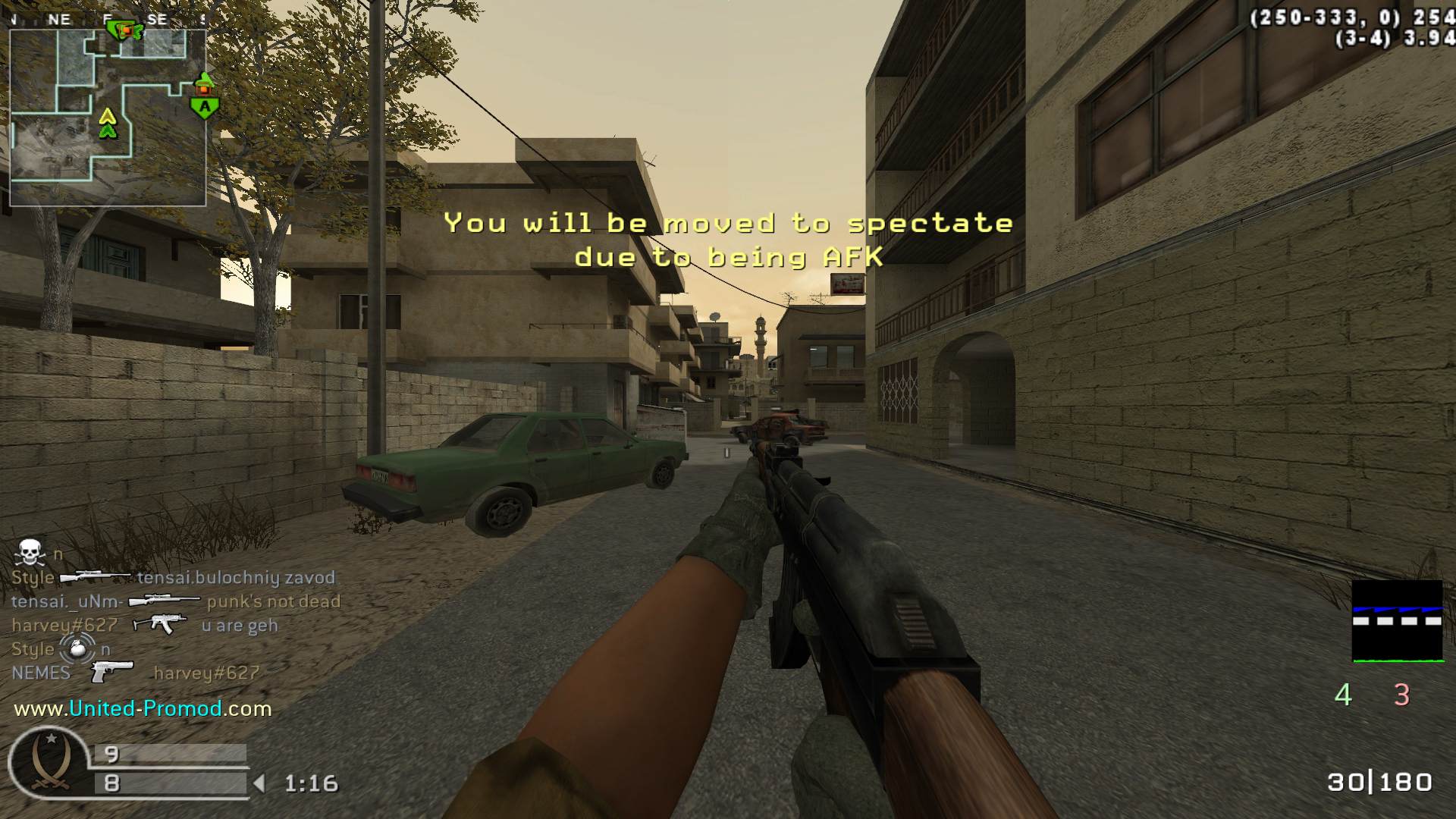
Task: Click the network lagometer graph
Action: click(x=1397, y=621)
